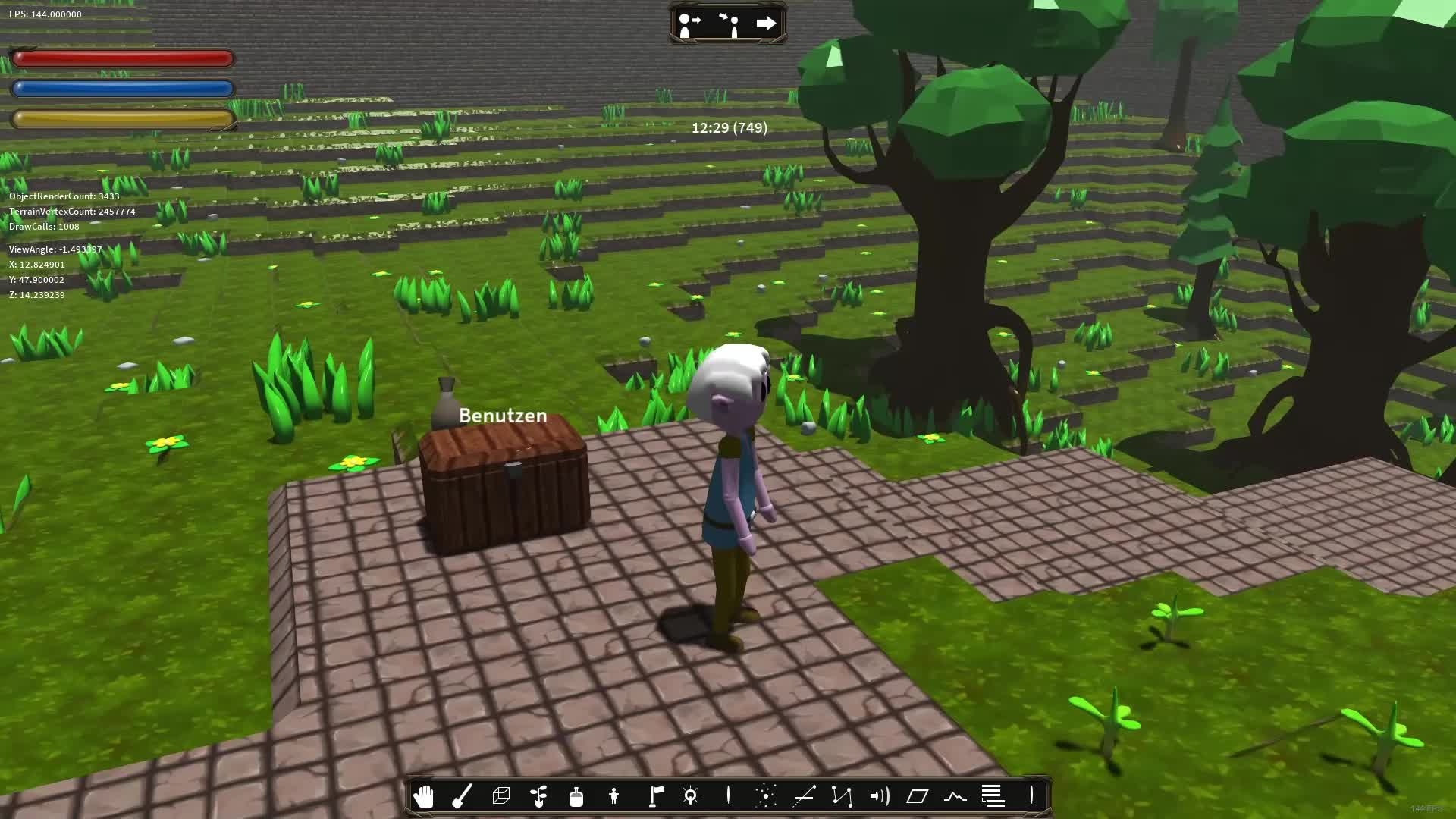
Task: Toggle the lightbulb lighting tool
Action: [691, 795]
